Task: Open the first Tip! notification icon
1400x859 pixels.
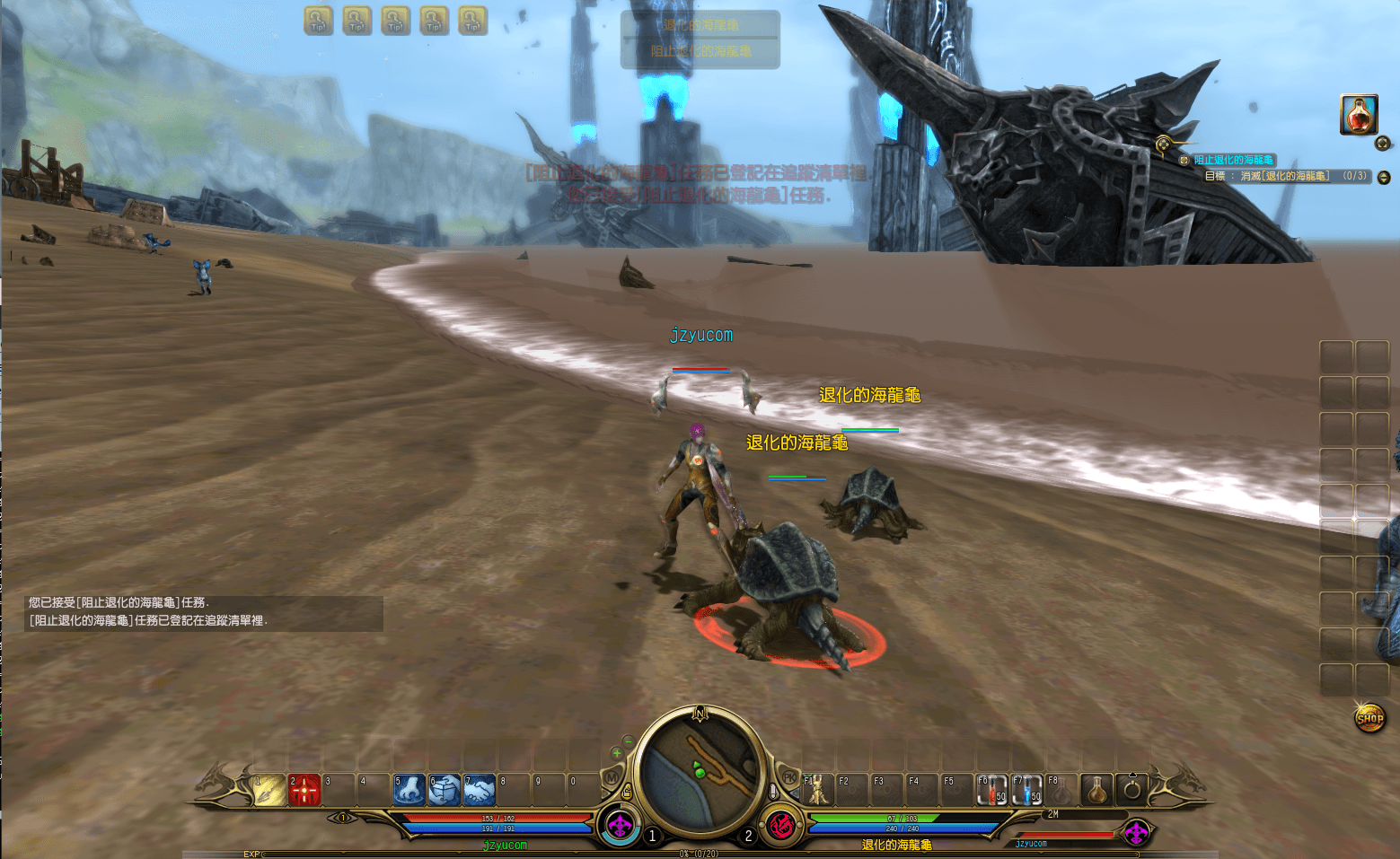Action: point(319,21)
